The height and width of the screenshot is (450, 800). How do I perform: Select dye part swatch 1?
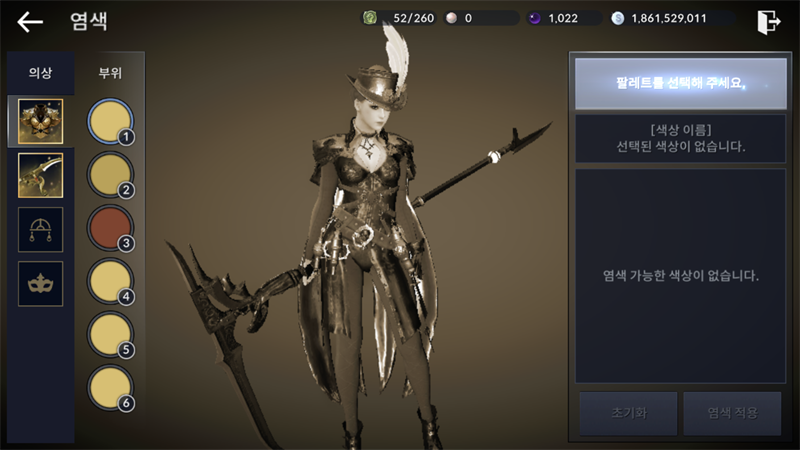pyautogui.click(x=110, y=122)
